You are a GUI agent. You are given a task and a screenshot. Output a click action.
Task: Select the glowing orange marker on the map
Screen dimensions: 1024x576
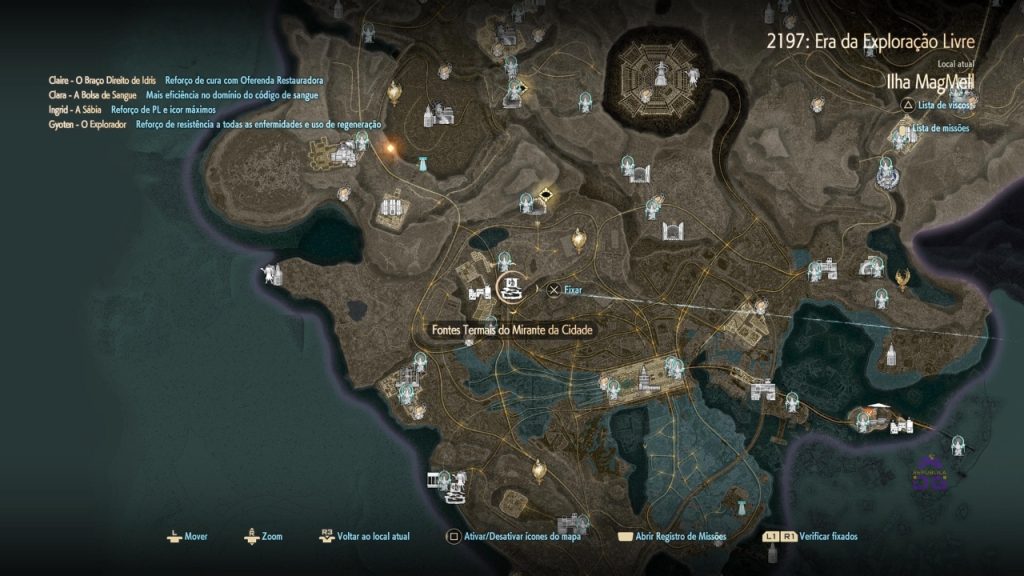[x=388, y=148]
